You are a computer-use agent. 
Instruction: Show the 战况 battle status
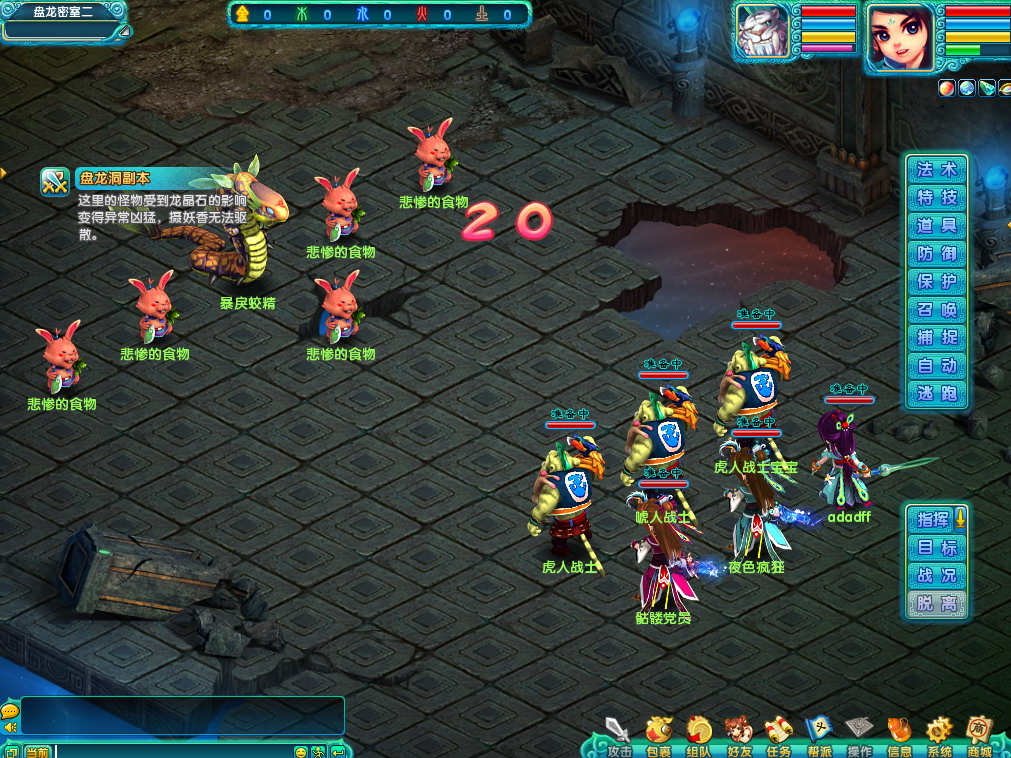[x=937, y=575]
